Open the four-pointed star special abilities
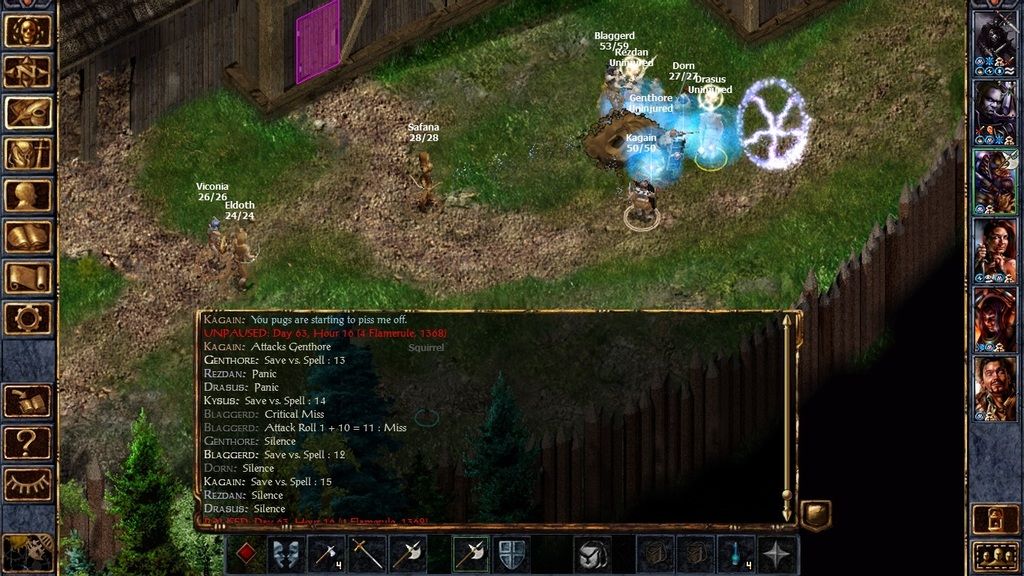 click(x=777, y=553)
